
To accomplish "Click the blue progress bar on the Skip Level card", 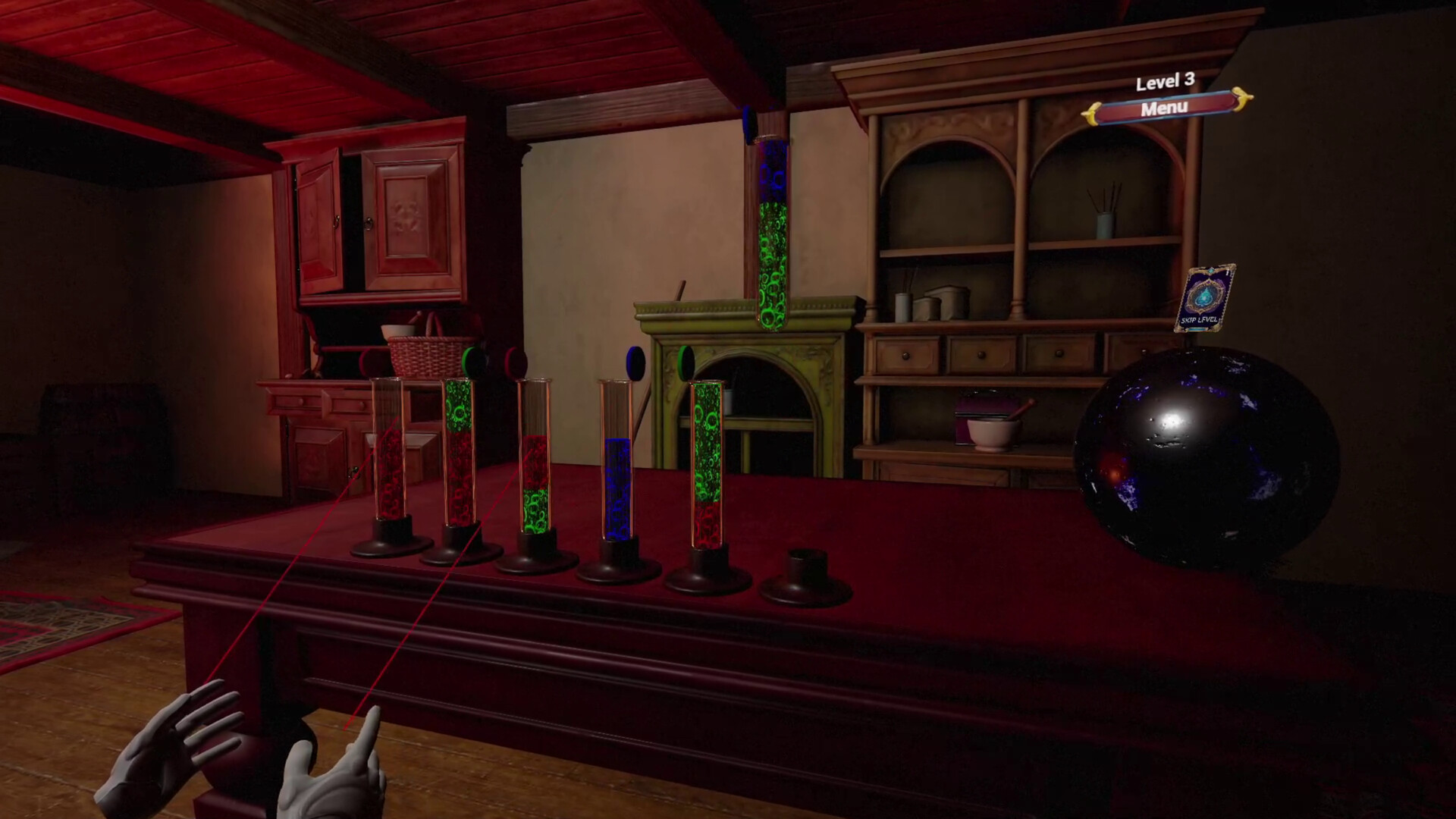I will click(x=1198, y=329).
